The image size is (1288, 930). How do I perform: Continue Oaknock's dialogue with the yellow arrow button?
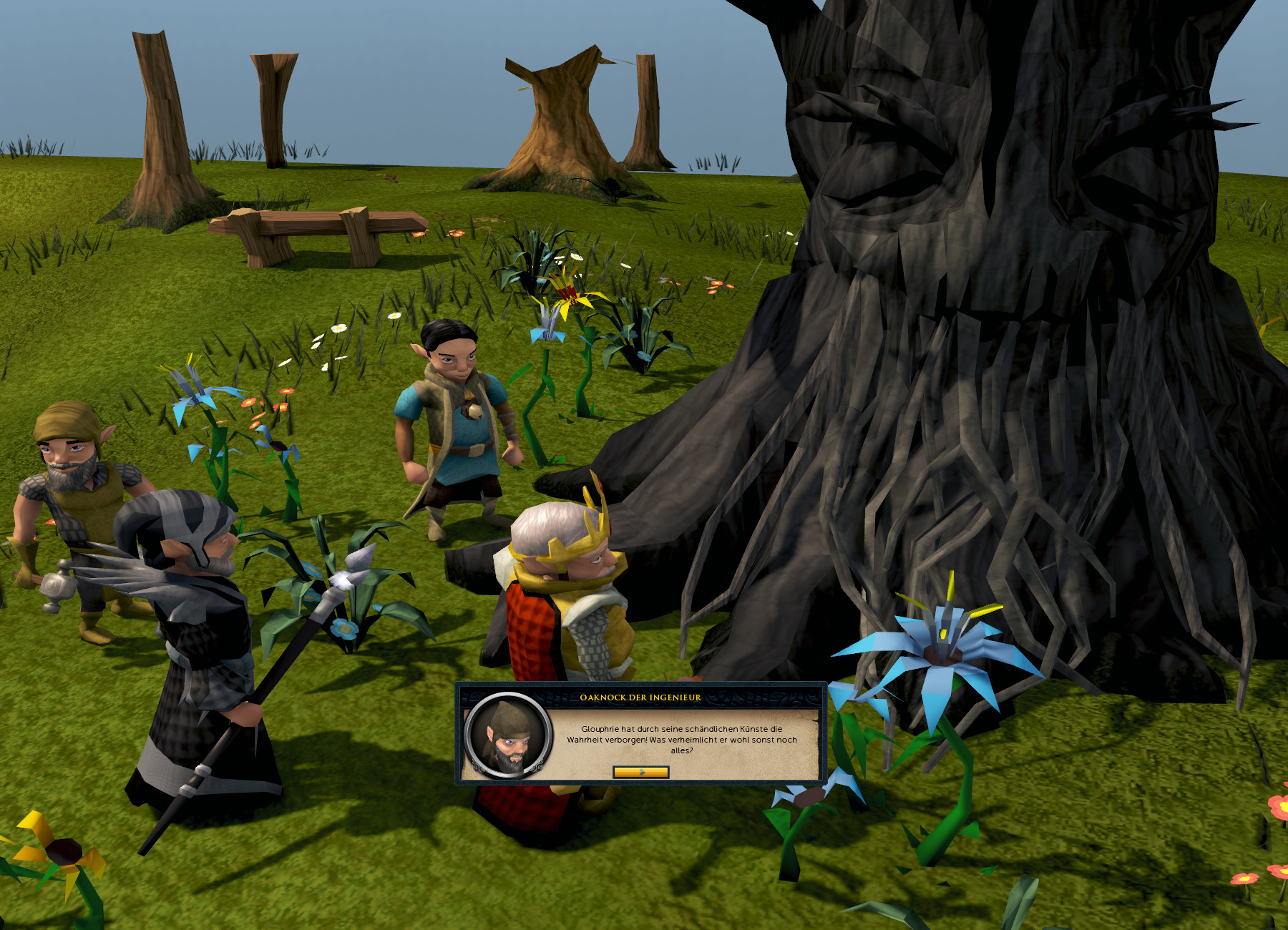coord(641,772)
